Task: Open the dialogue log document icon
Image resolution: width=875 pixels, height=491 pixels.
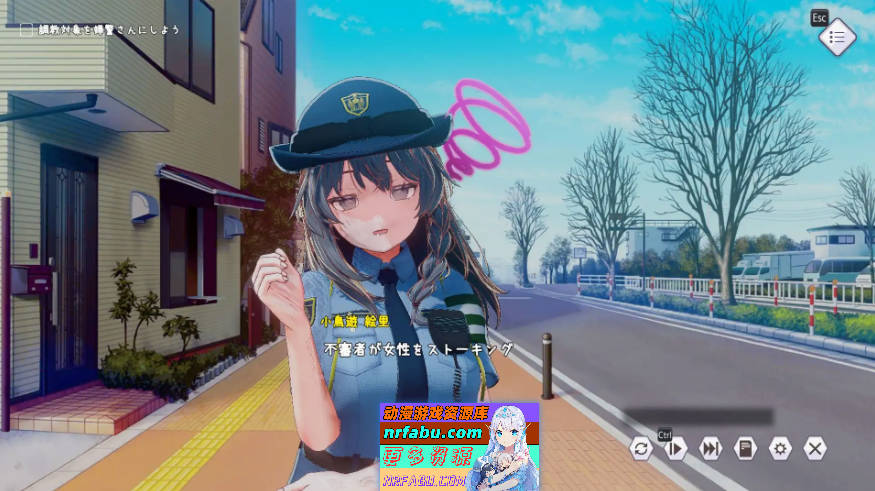Action: [x=745, y=448]
